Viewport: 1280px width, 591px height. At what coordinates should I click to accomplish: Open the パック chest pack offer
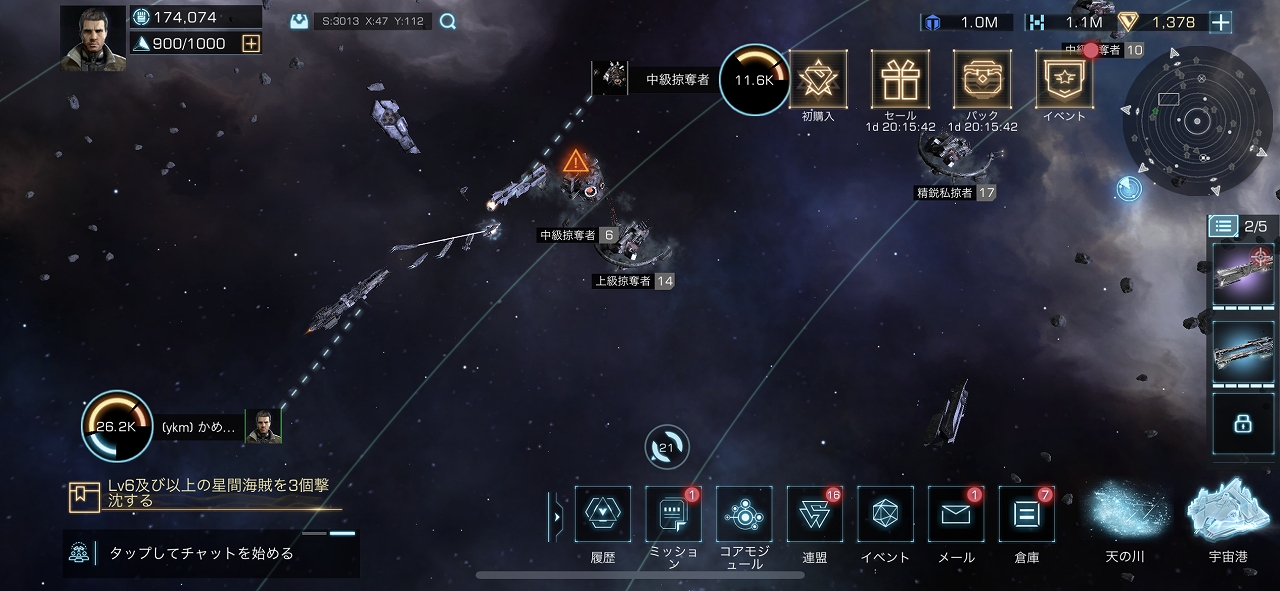coord(982,79)
